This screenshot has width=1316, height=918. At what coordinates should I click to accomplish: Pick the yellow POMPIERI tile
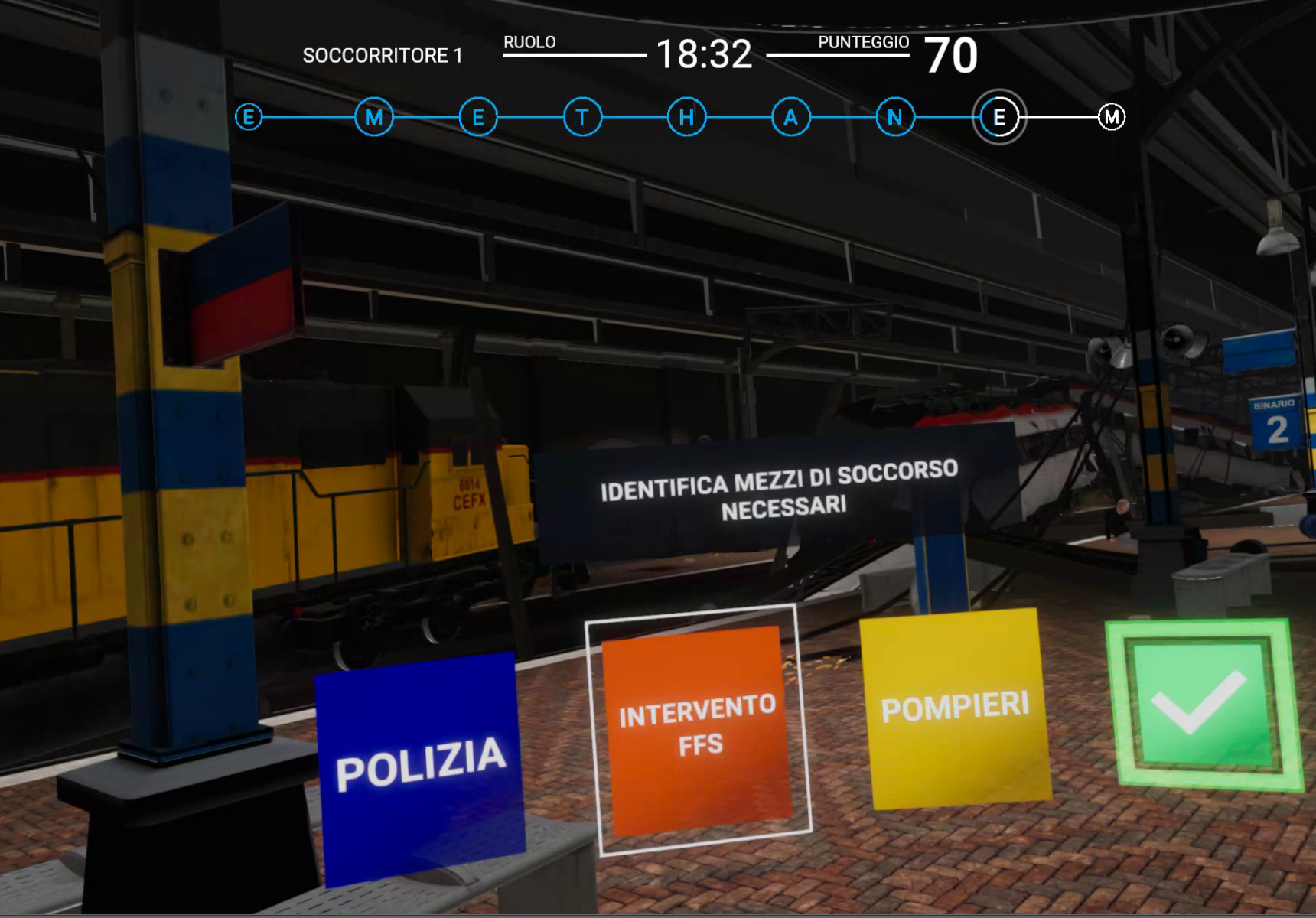pos(956,708)
